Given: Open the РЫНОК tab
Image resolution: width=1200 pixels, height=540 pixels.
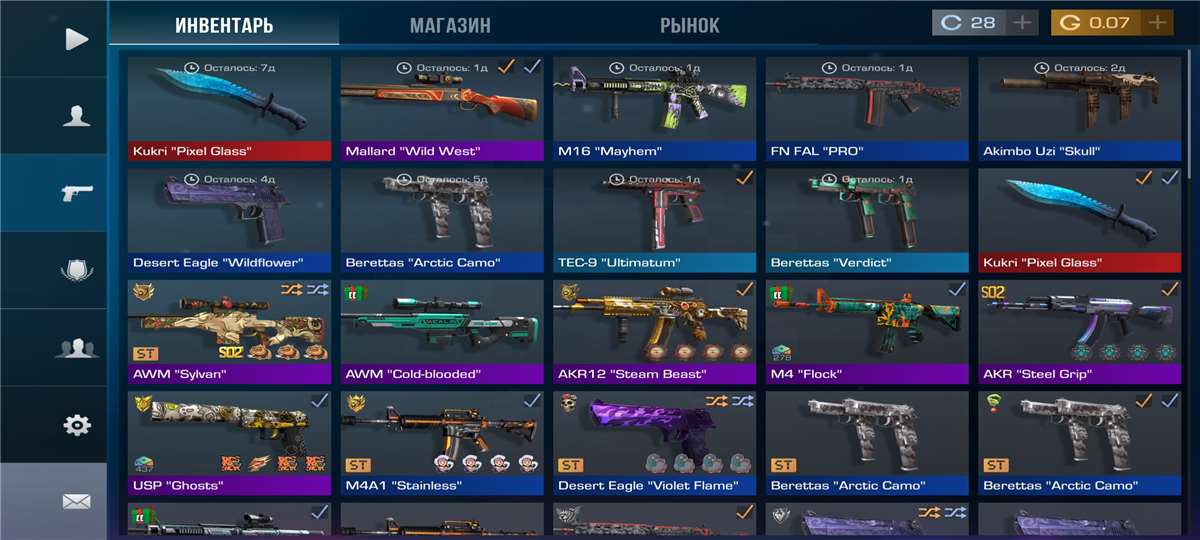Looking at the screenshot, I should tap(689, 25).
